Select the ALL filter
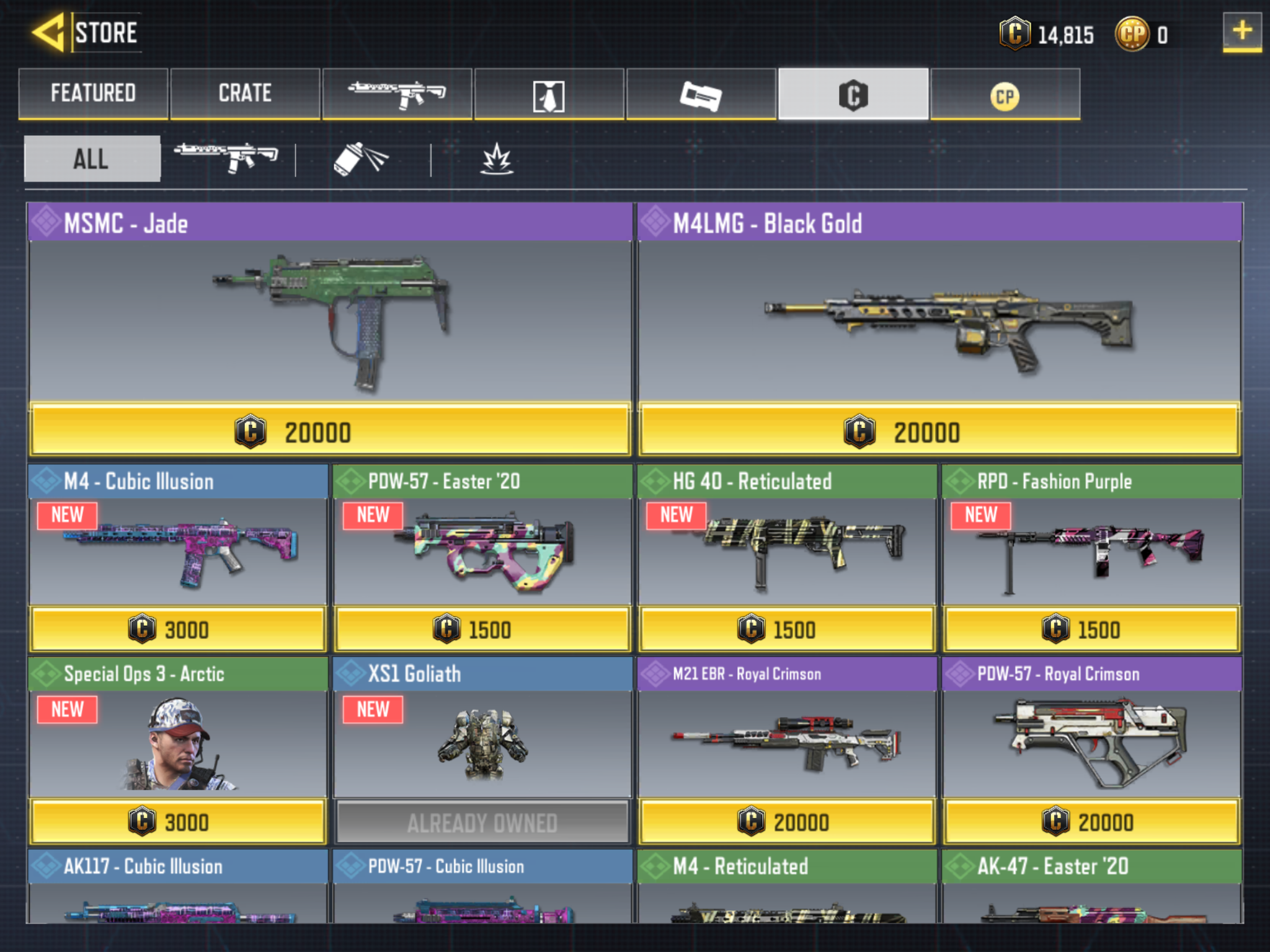The width and height of the screenshot is (1270, 952). pyautogui.click(x=92, y=159)
